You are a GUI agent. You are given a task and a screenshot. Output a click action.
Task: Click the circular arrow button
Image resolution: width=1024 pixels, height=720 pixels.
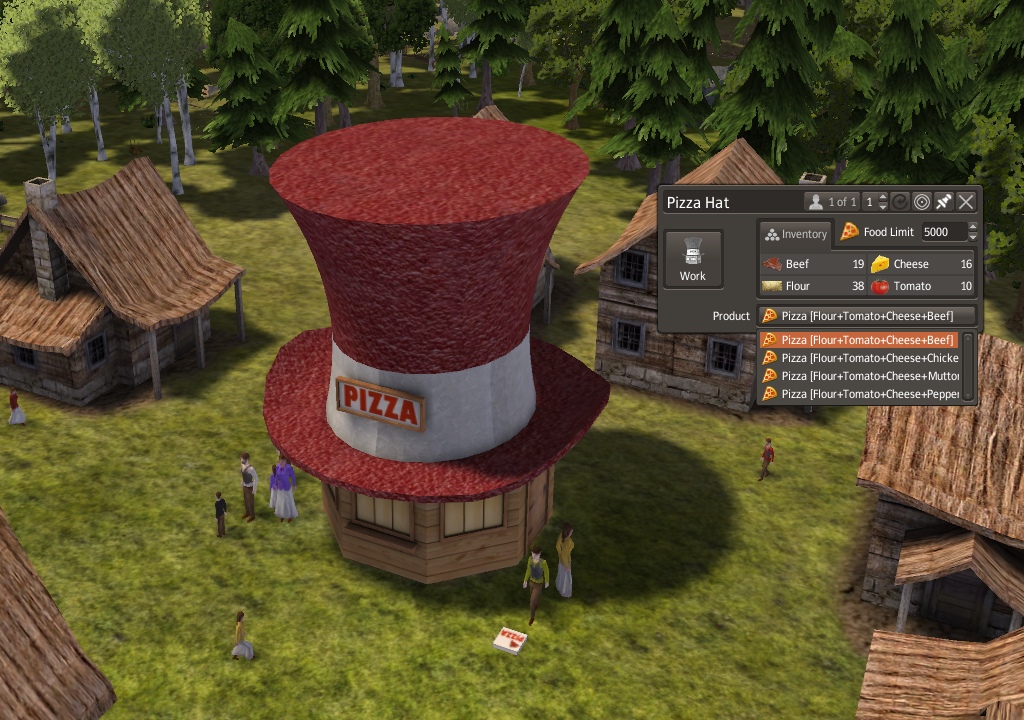click(900, 202)
